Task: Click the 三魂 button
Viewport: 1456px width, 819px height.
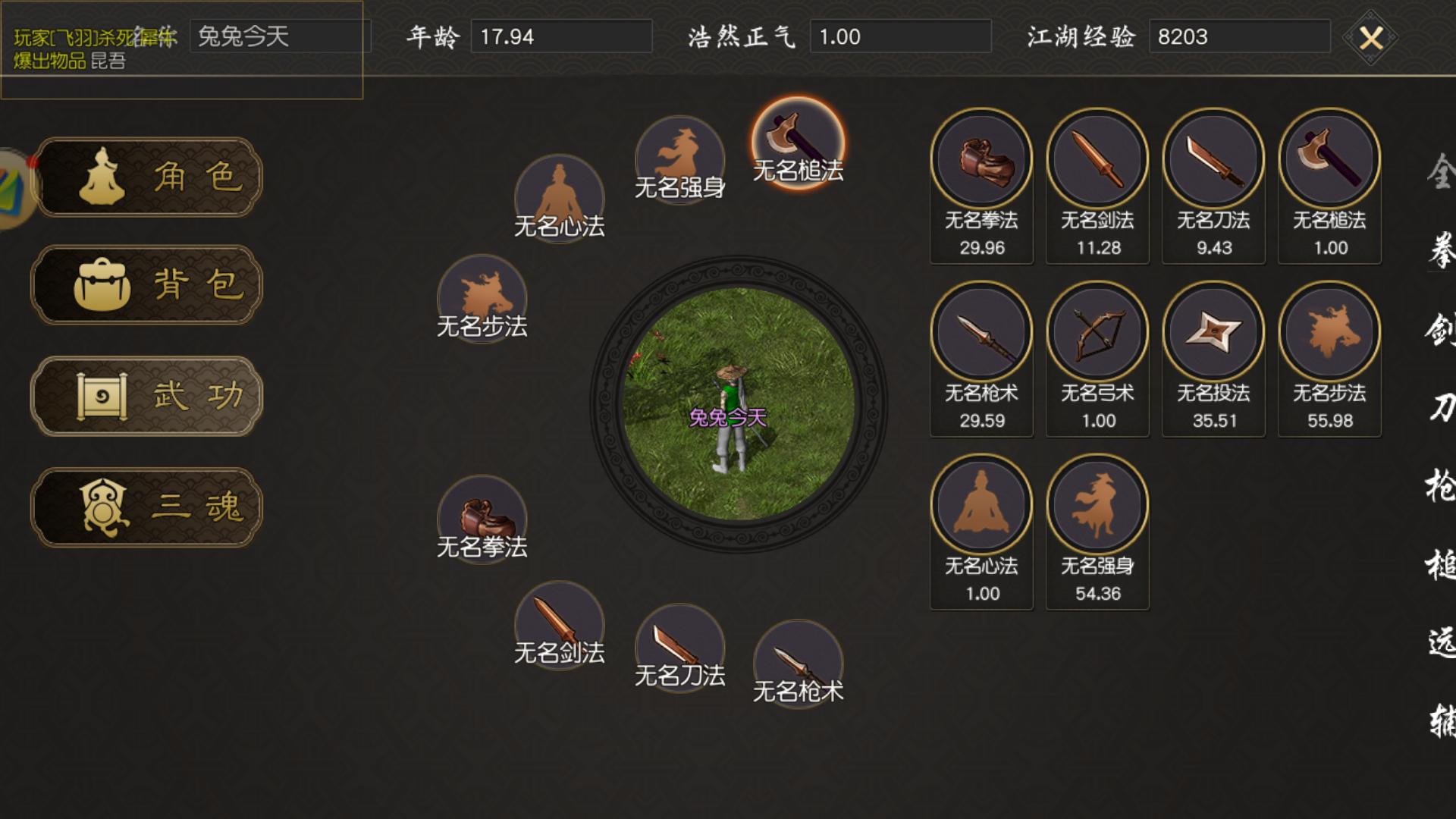Action: point(146,507)
